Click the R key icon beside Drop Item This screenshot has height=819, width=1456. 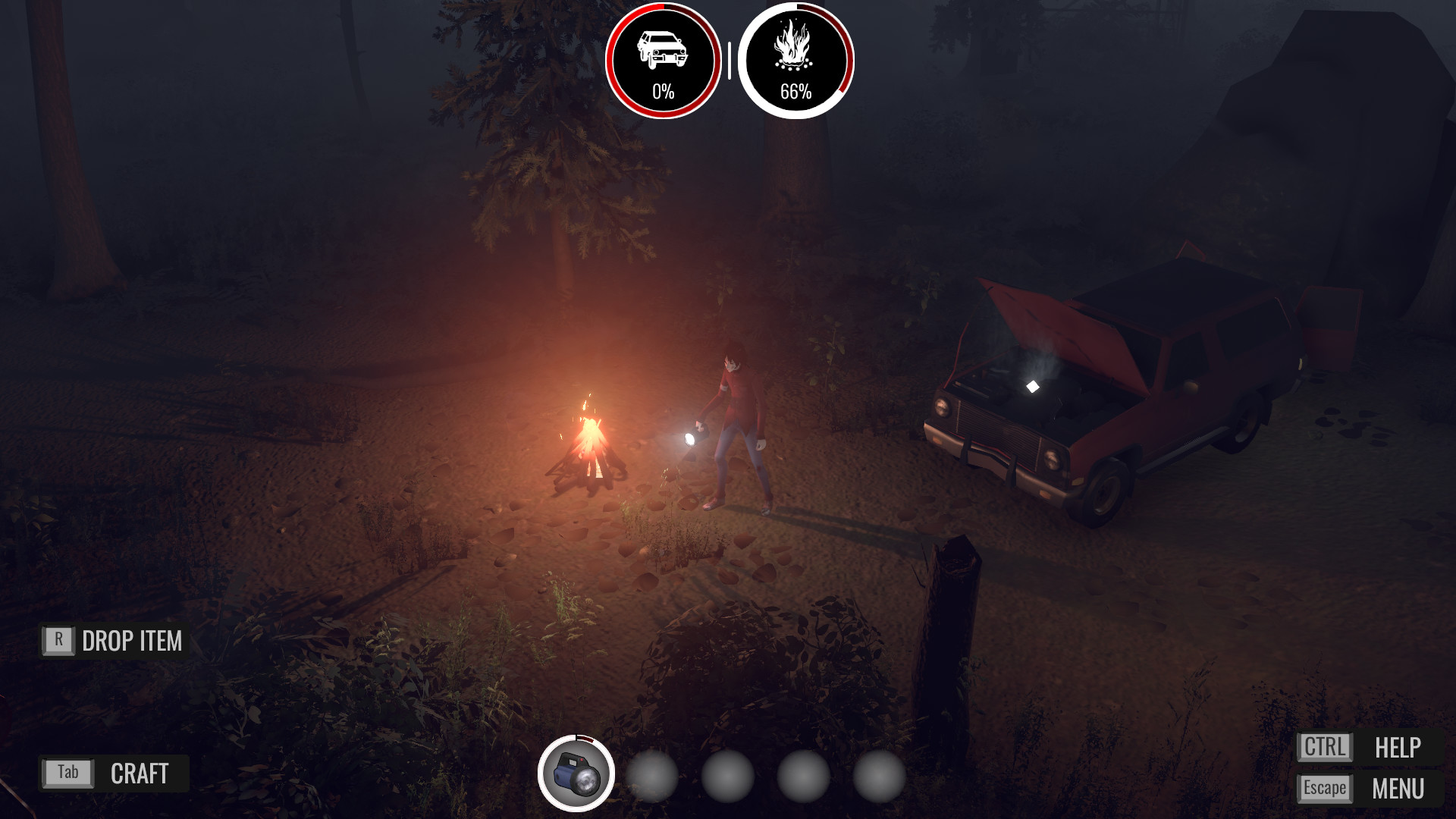(x=58, y=641)
